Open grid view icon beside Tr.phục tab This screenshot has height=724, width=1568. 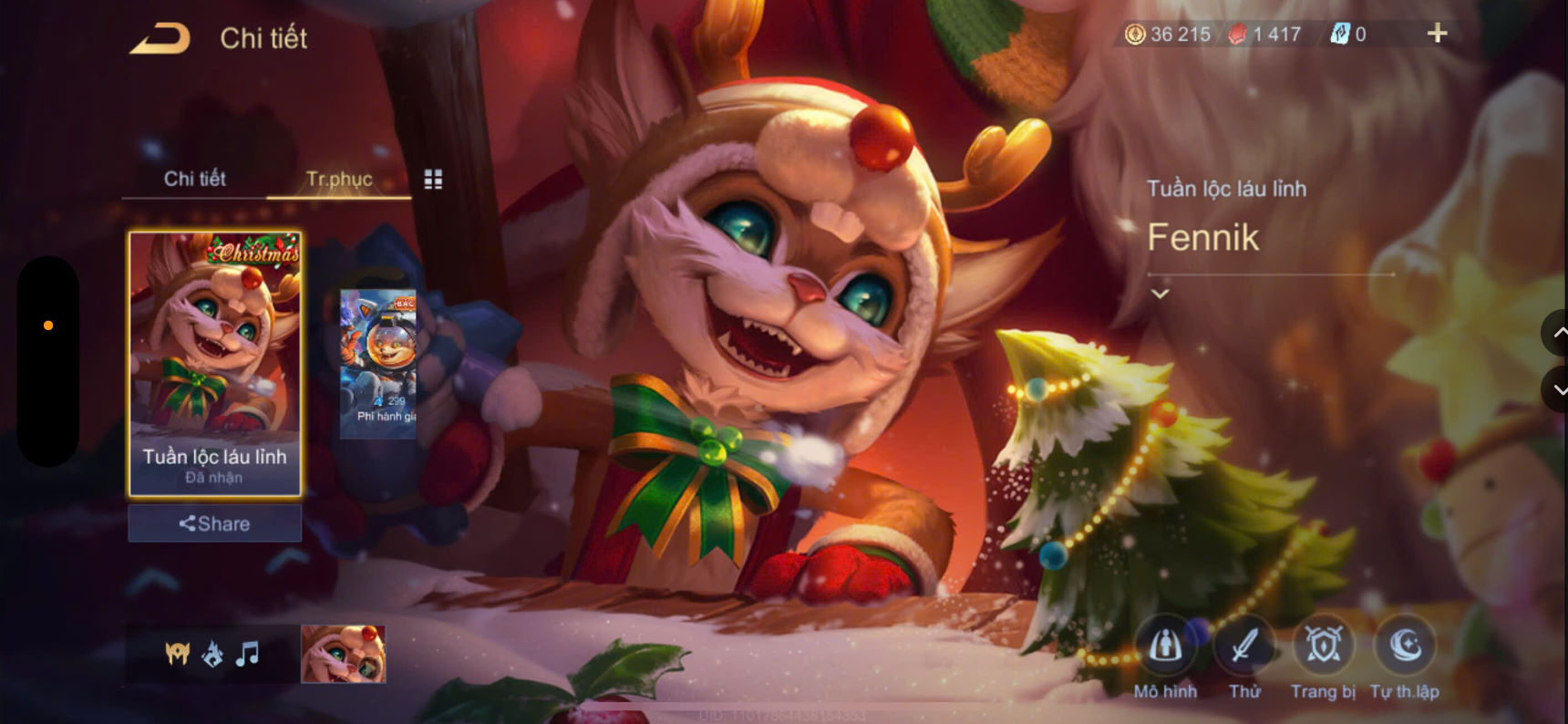(434, 179)
